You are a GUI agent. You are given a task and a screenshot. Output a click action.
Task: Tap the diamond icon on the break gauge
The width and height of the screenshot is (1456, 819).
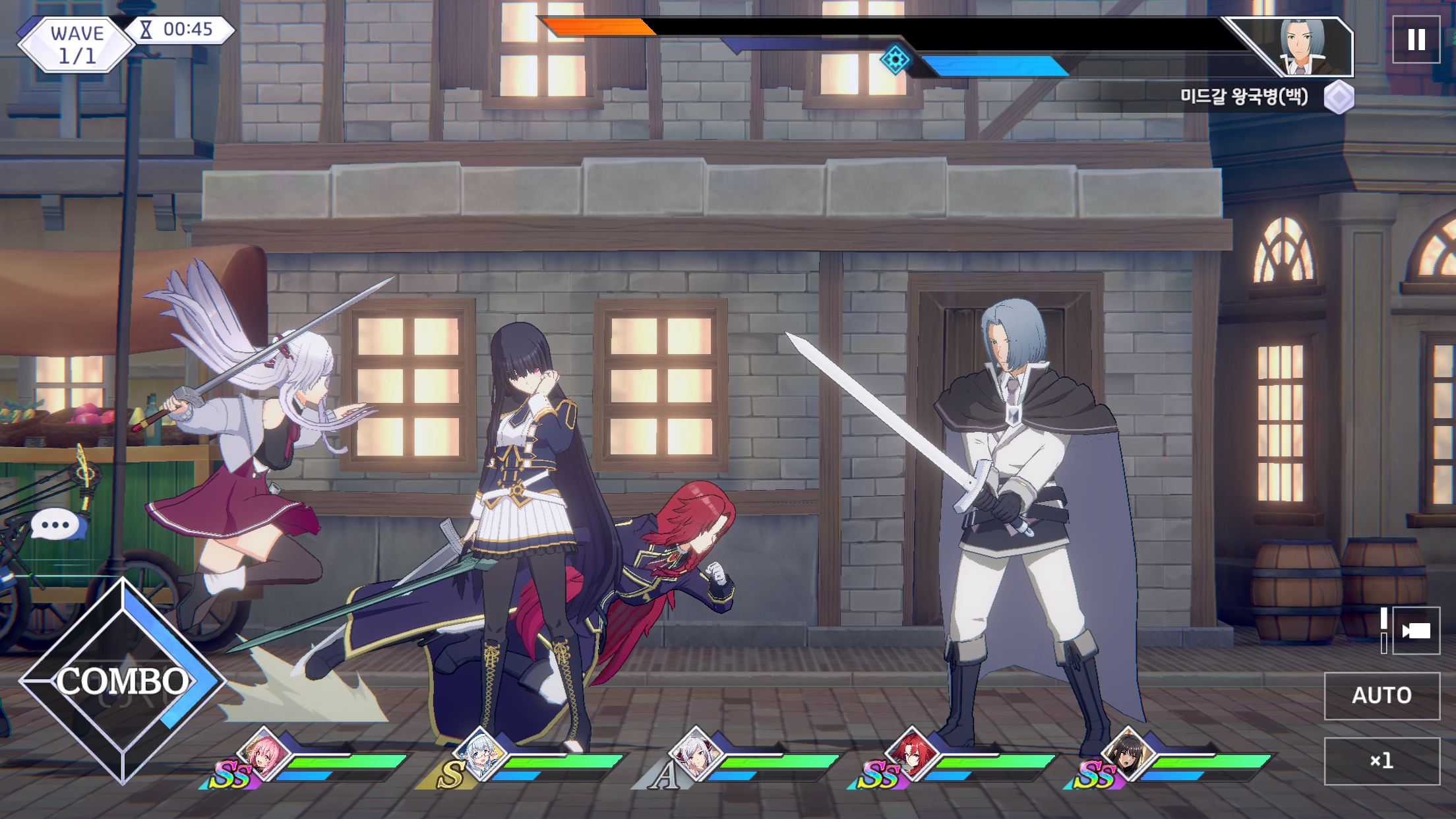point(897,61)
